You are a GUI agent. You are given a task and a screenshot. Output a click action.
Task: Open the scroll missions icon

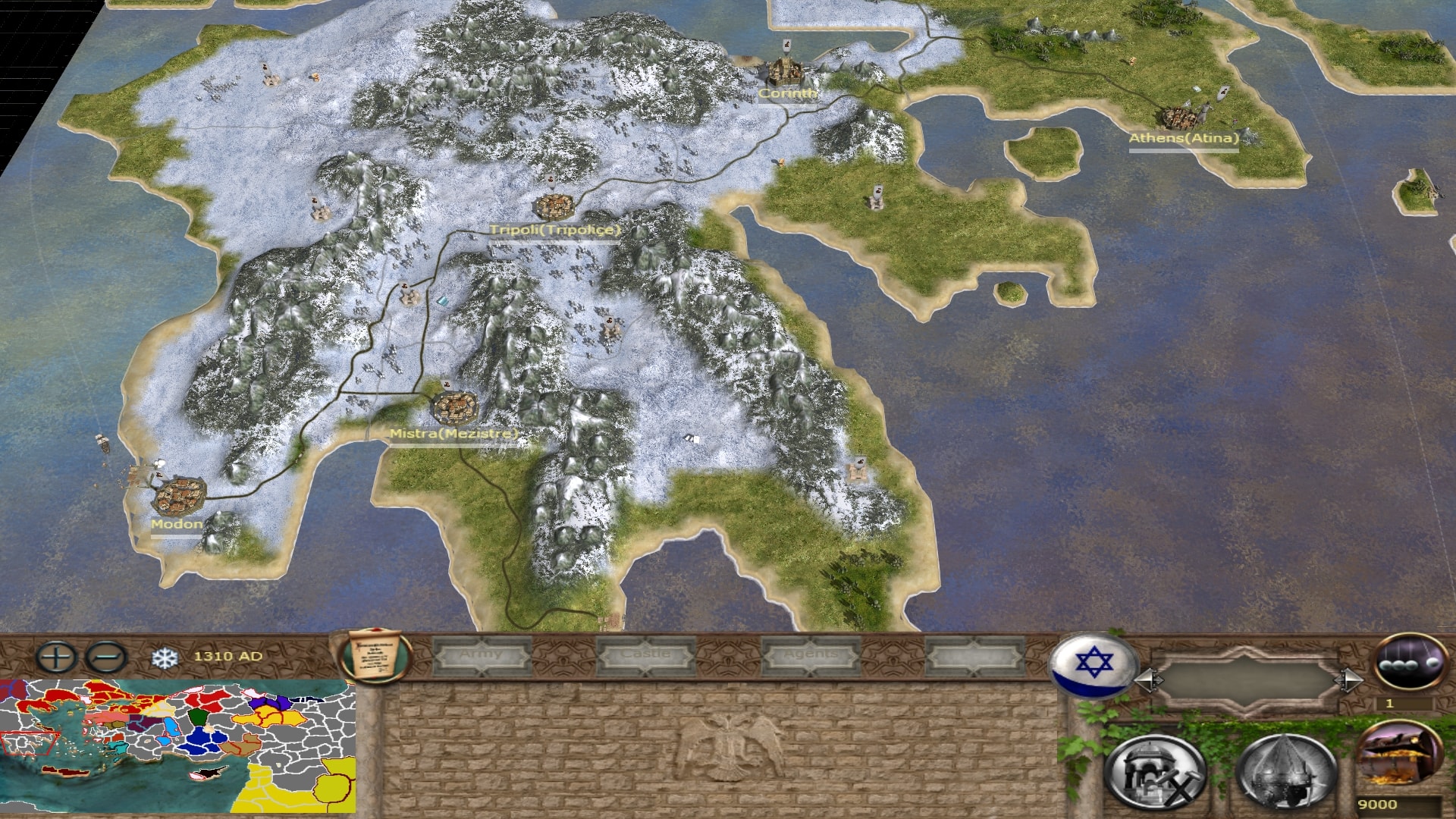375,657
